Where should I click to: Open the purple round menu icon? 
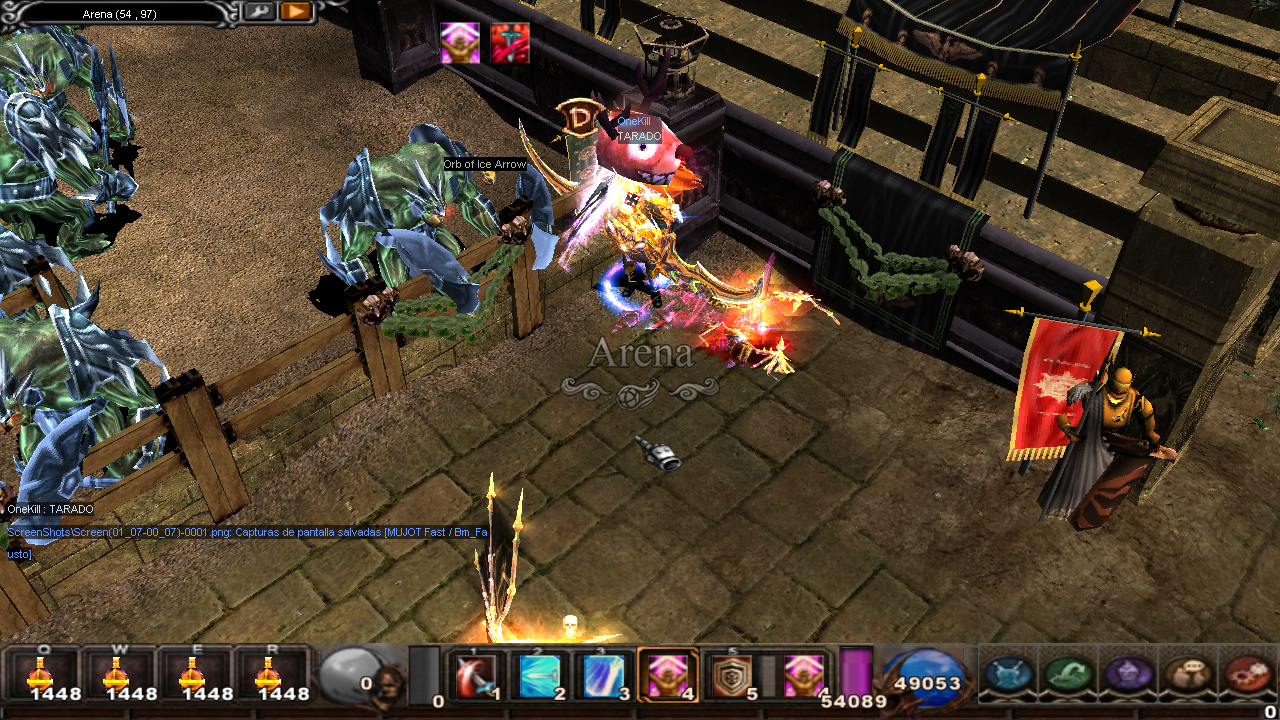tap(1128, 674)
